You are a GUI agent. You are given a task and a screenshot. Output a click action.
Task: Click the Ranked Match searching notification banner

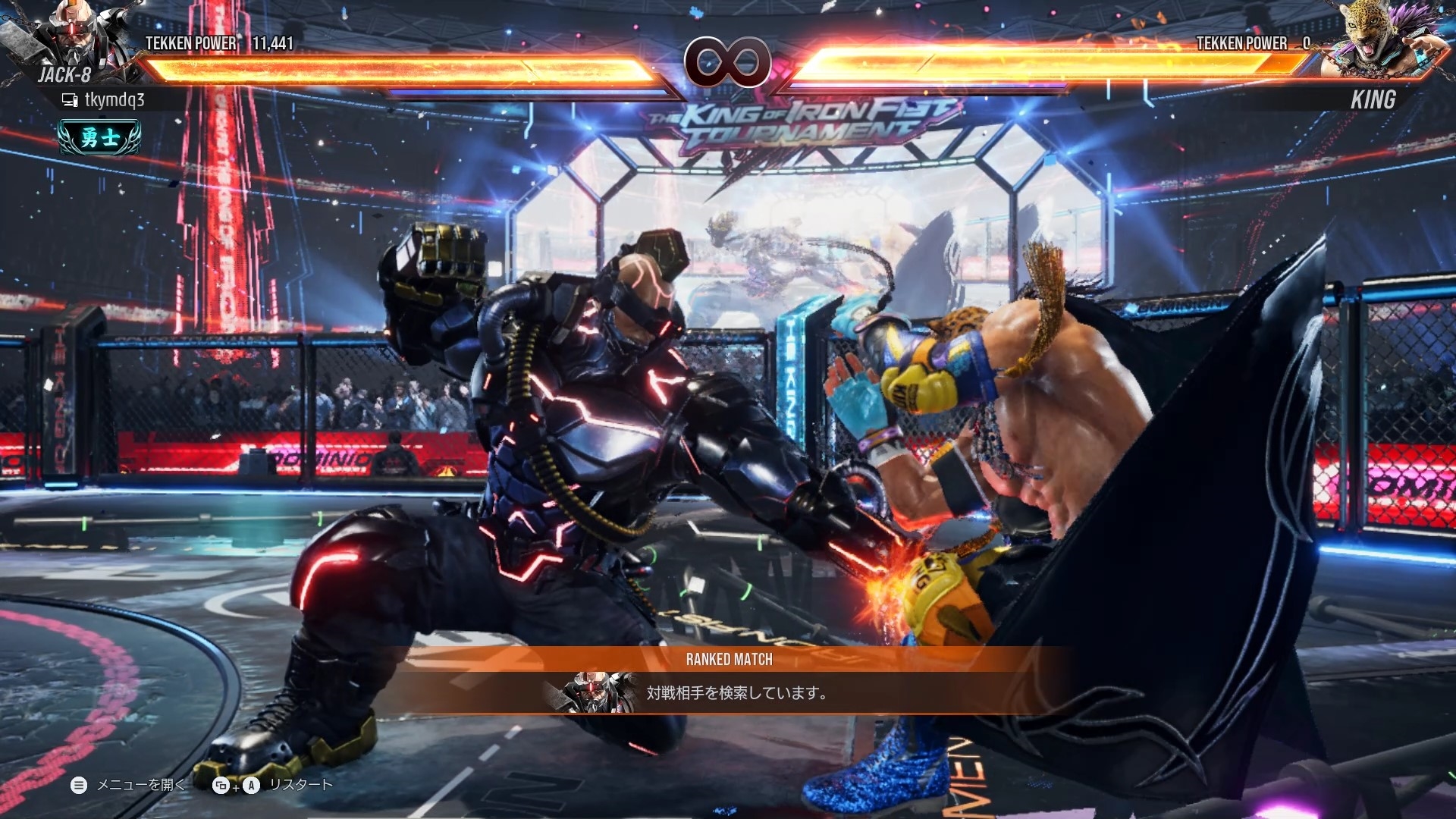730,681
